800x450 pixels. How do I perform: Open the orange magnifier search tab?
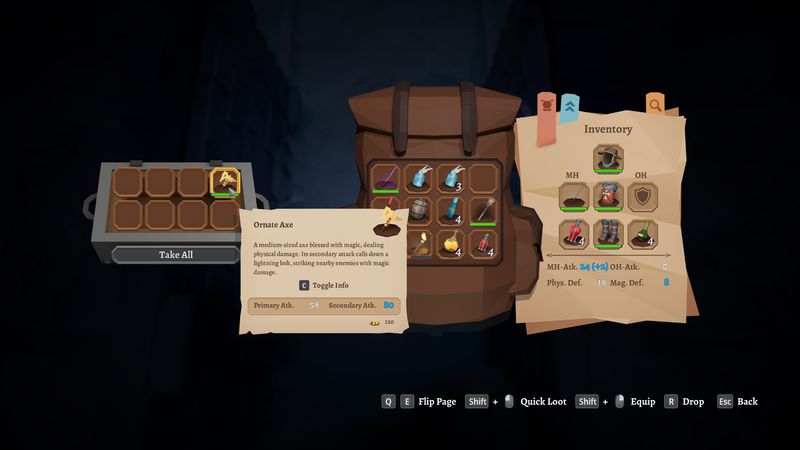pos(654,104)
